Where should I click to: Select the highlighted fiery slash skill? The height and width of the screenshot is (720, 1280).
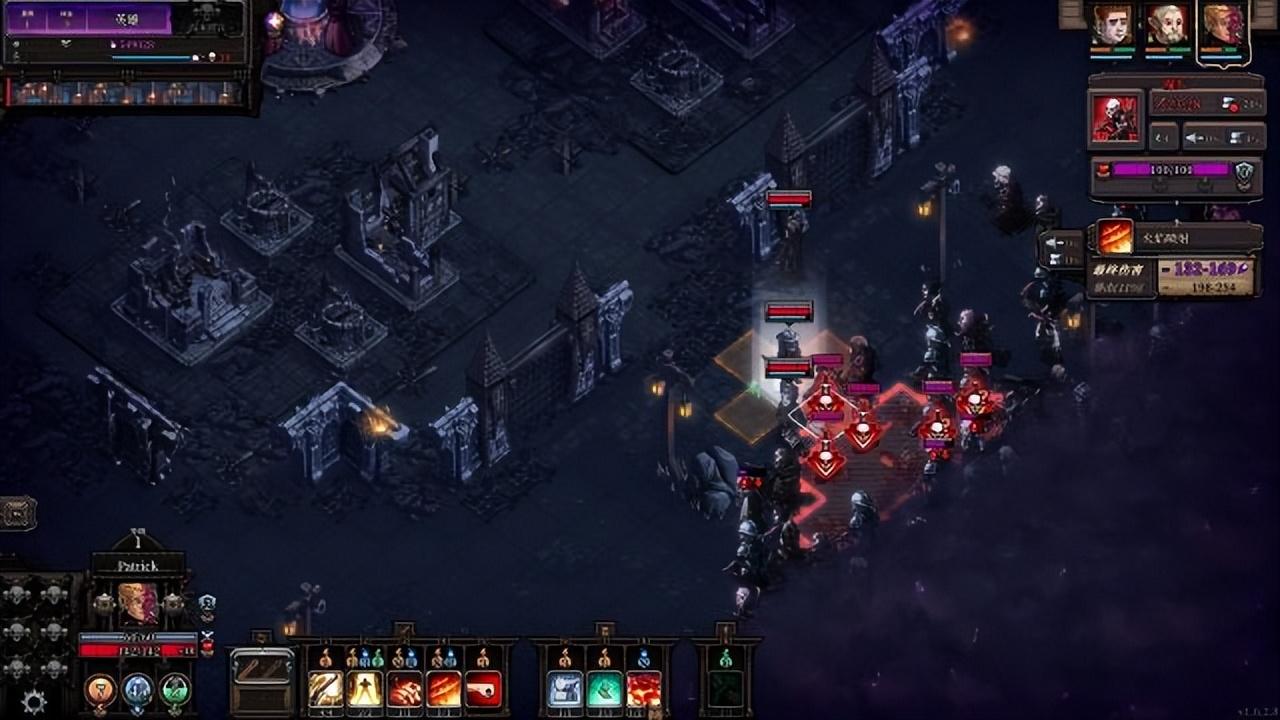[444, 689]
